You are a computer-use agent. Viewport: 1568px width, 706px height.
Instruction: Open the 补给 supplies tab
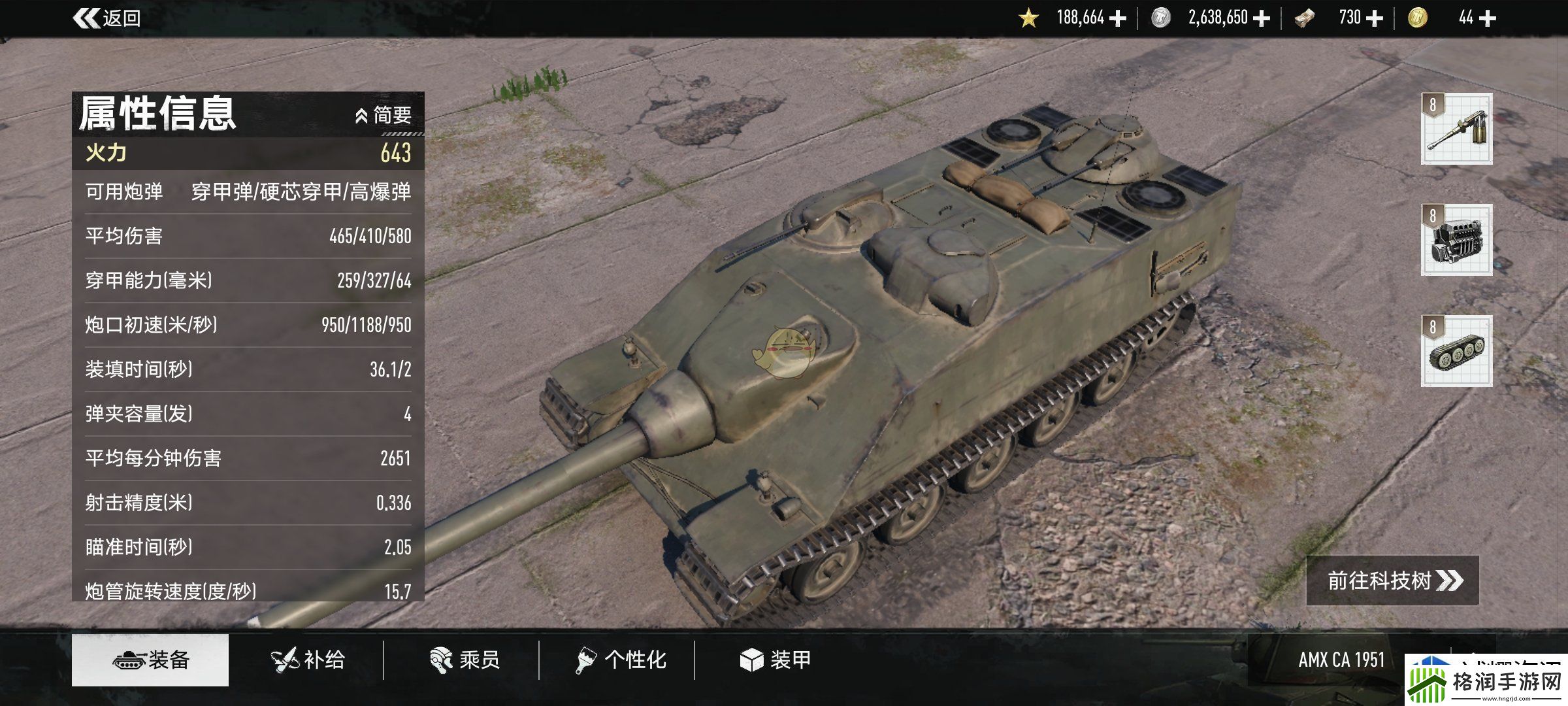tap(308, 660)
